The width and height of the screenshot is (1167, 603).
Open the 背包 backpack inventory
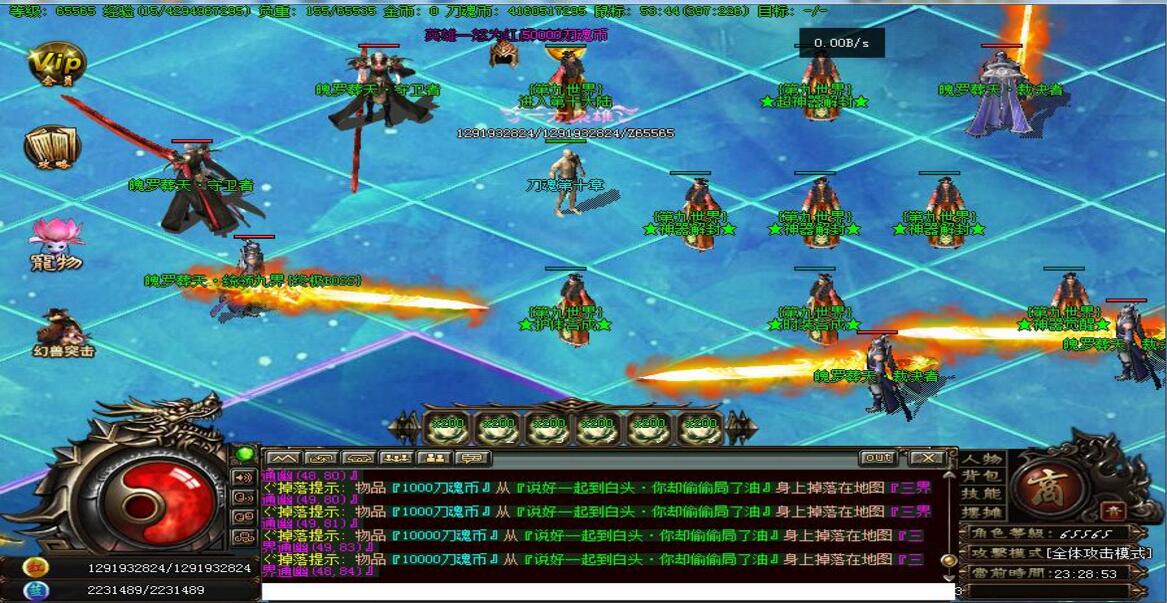point(982,476)
